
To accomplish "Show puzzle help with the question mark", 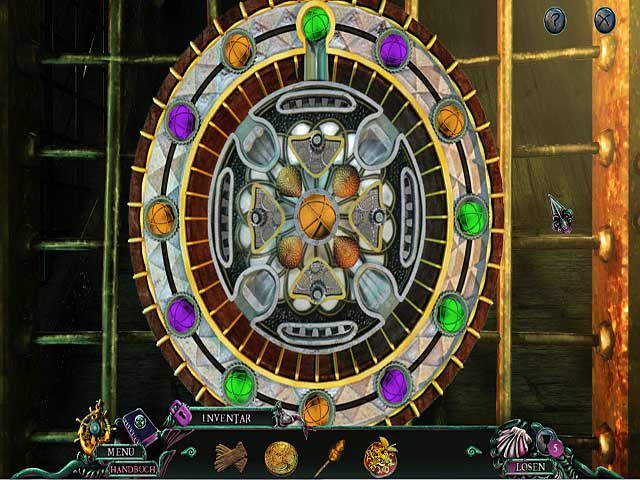I will 556,19.
